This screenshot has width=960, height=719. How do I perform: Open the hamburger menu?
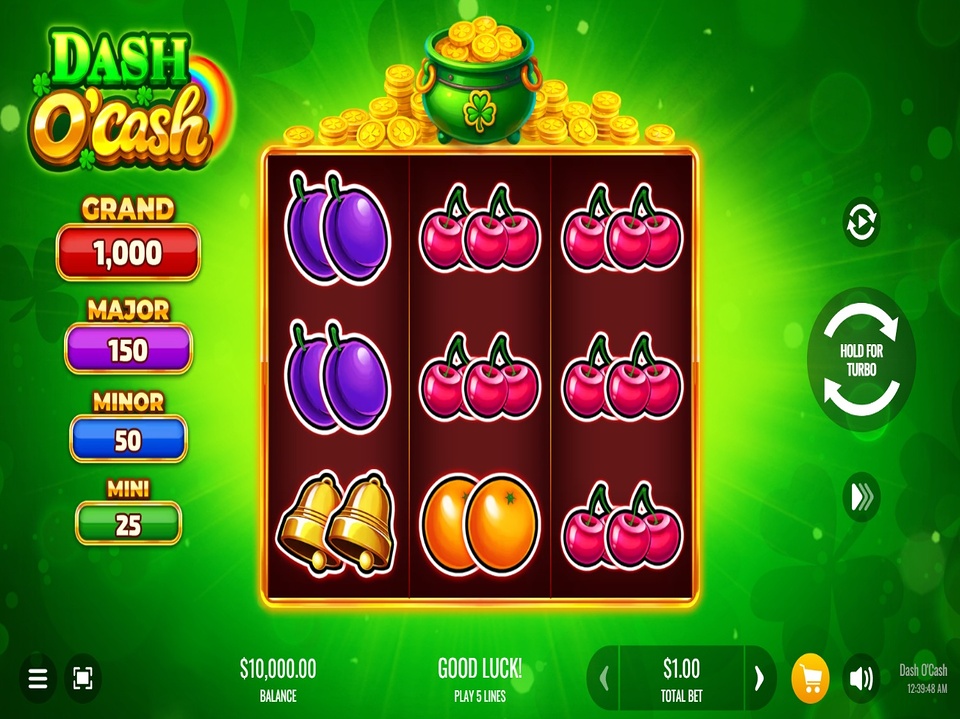38,680
